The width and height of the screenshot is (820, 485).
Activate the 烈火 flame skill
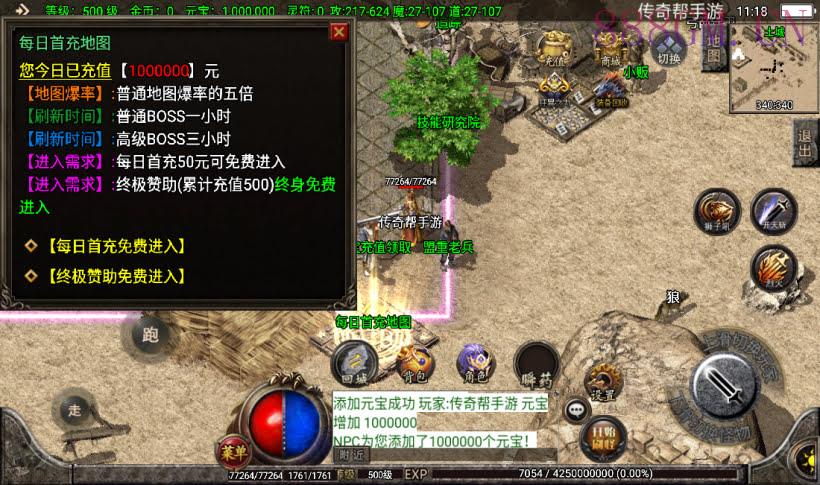(x=773, y=267)
